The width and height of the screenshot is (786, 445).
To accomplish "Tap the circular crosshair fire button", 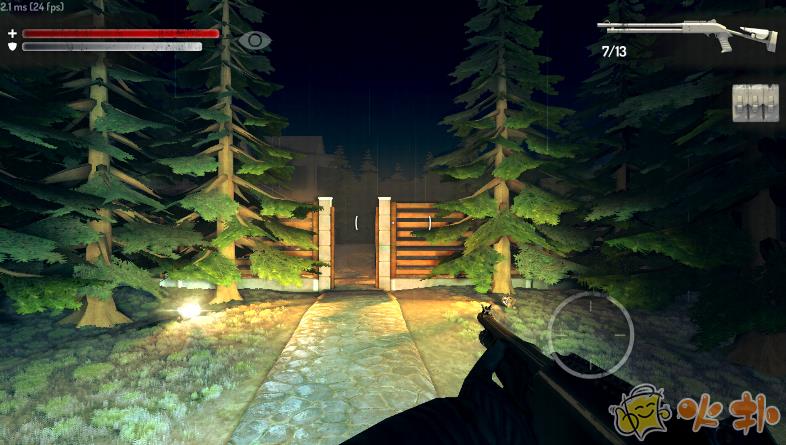I will click(x=591, y=334).
